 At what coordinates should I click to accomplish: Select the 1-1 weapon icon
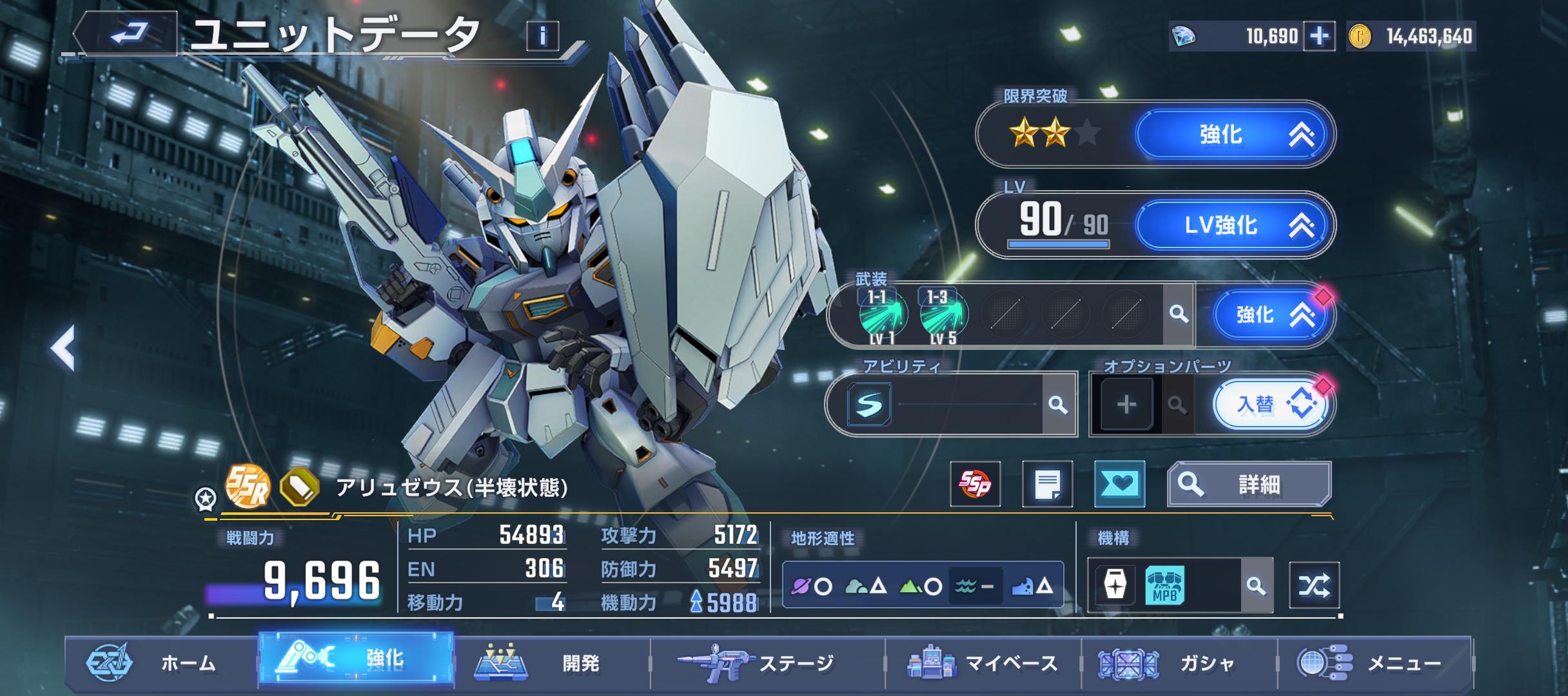pyautogui.click(x=883, y=315)
